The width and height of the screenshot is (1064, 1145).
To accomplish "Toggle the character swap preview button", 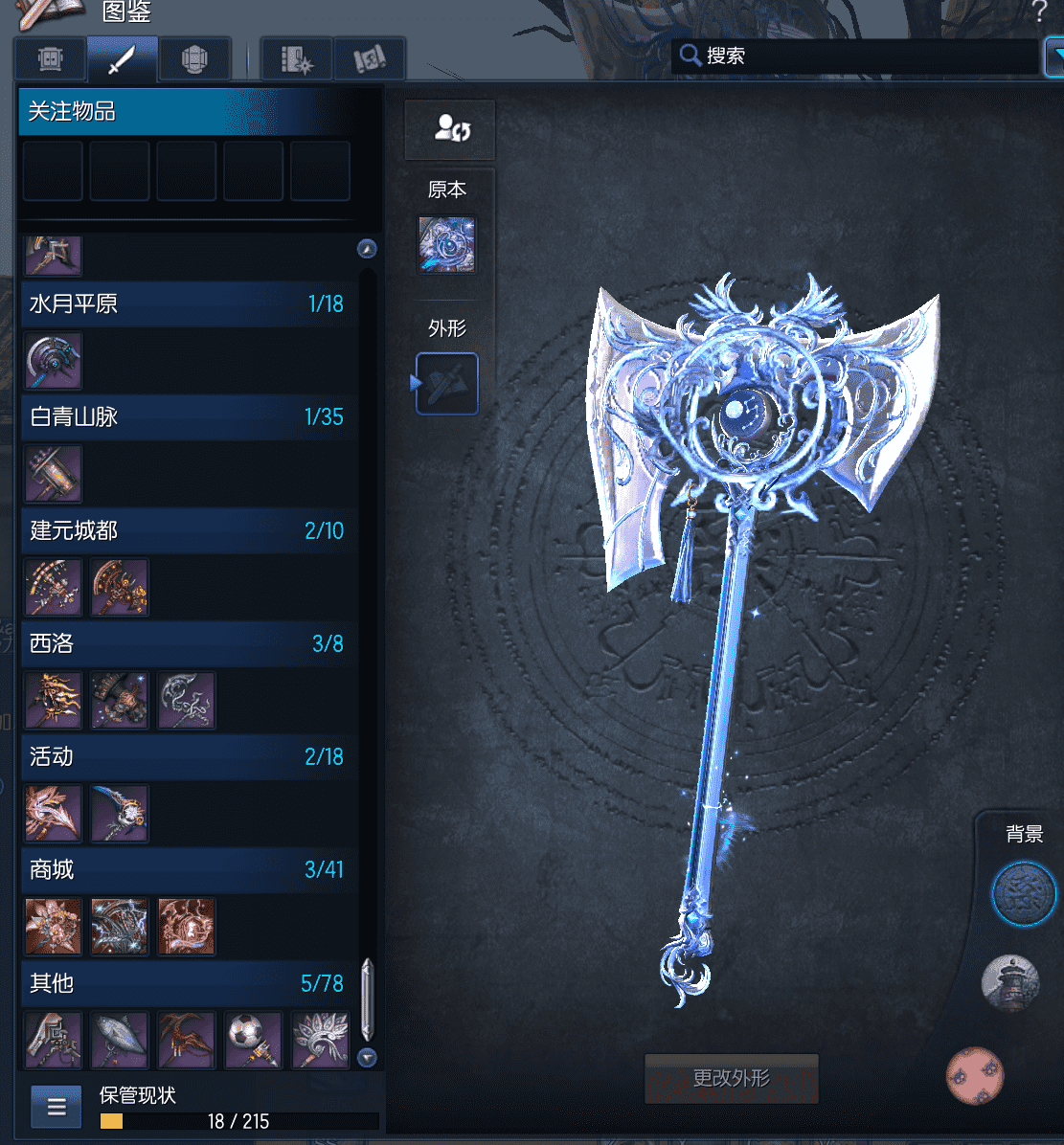I will coord(450,128).
